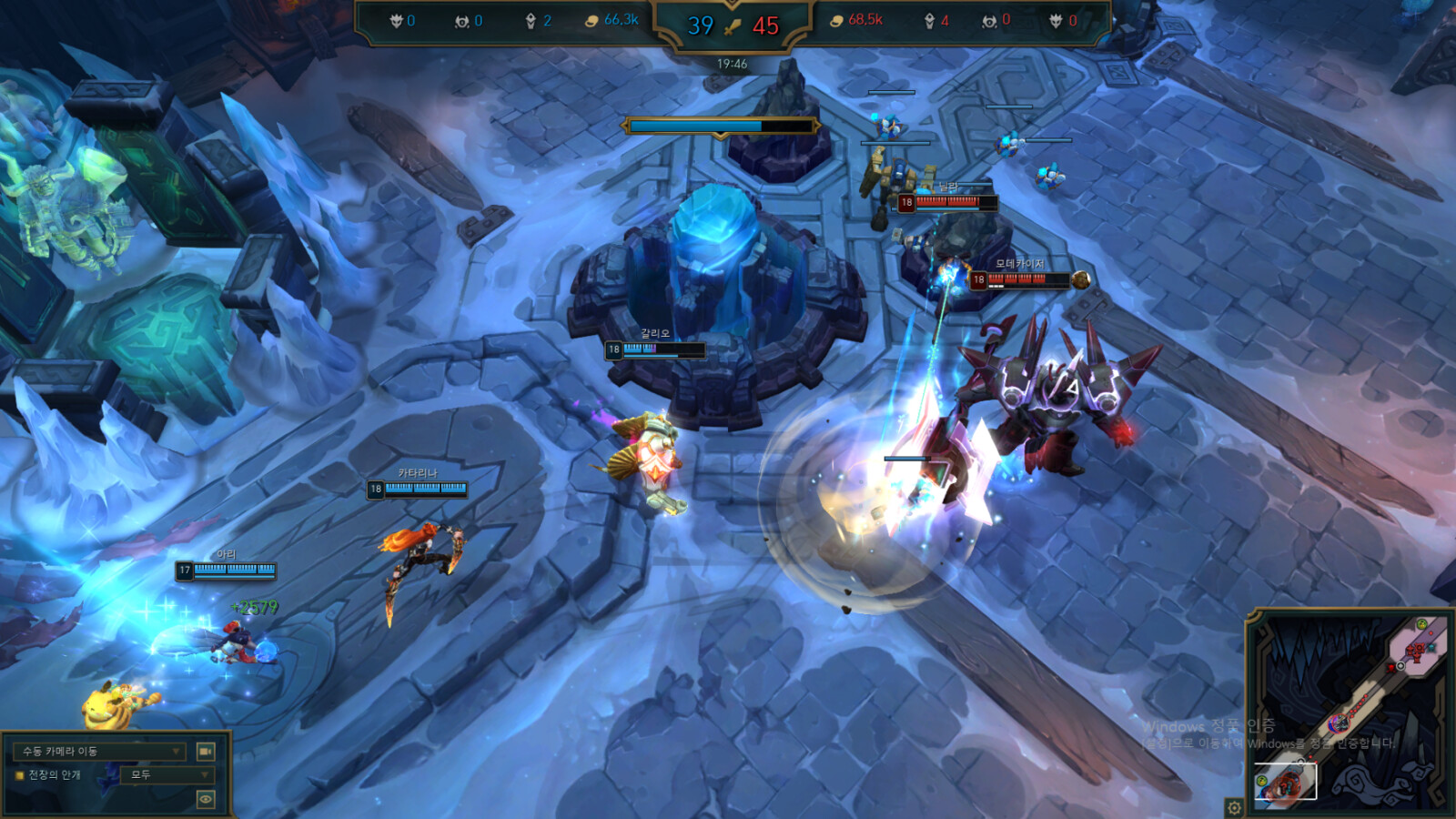This screenshot has width=1456, height=819.
Task: Click the video camera icon button
Action: pyautogui.click(x=206, y=752)
